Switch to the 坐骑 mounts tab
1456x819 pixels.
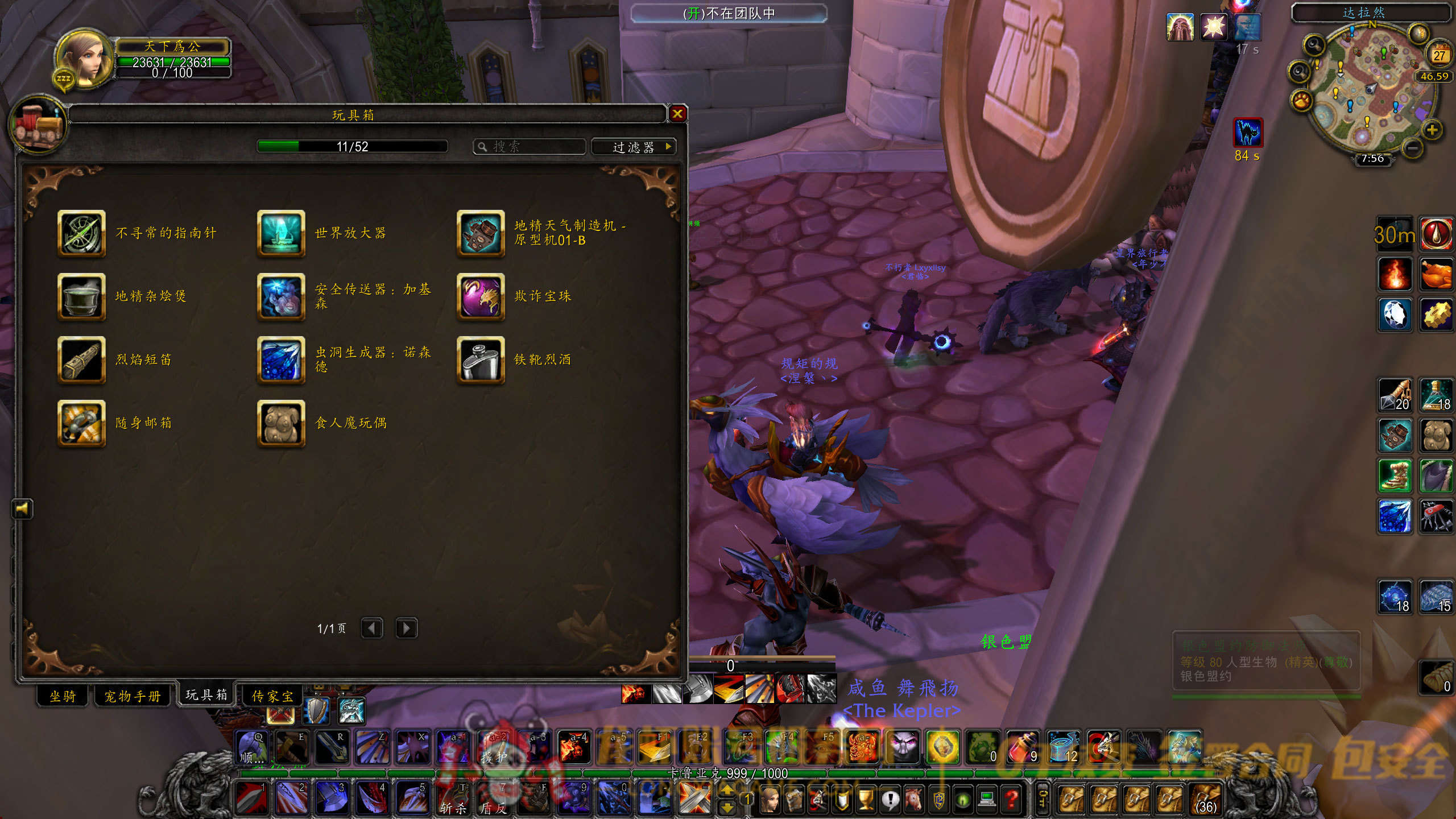pos(63,696)
